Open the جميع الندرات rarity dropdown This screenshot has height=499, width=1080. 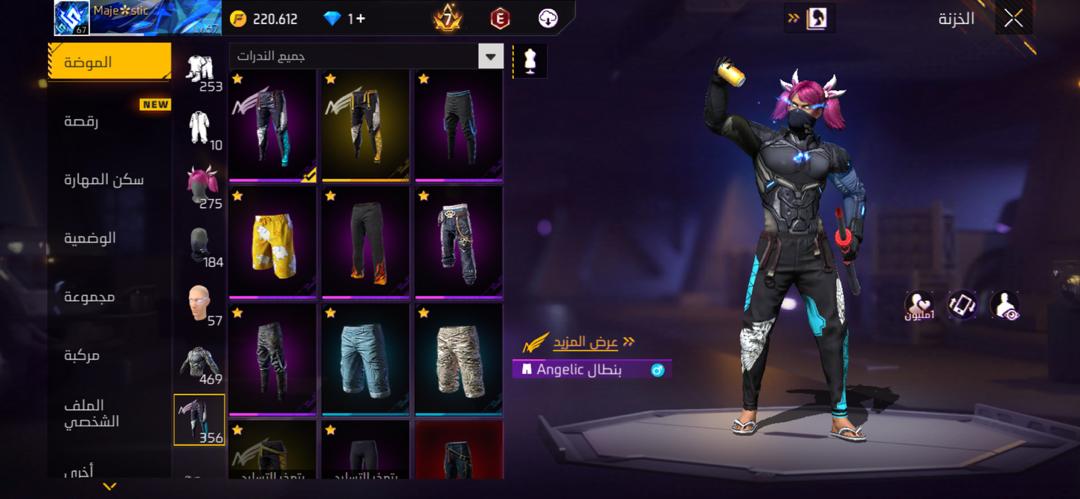click(365, 56)
